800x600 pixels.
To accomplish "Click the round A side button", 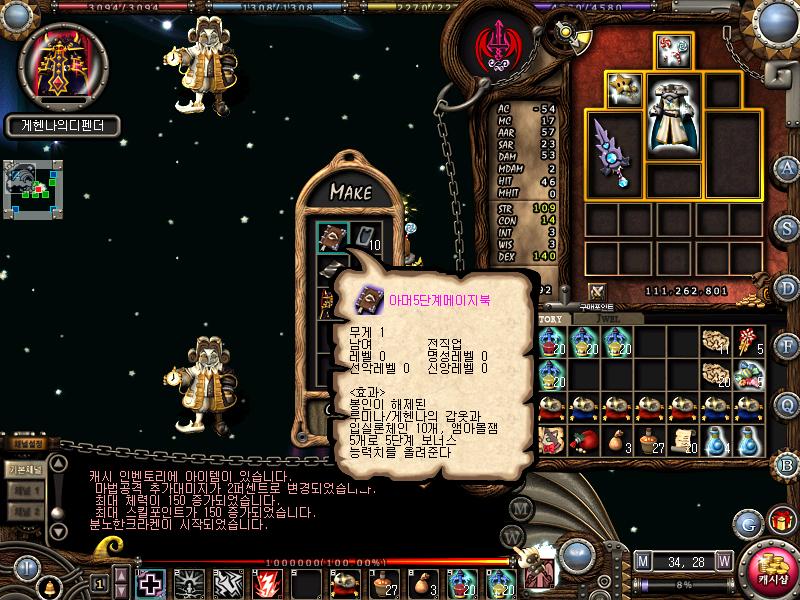I will coord(788,168).
